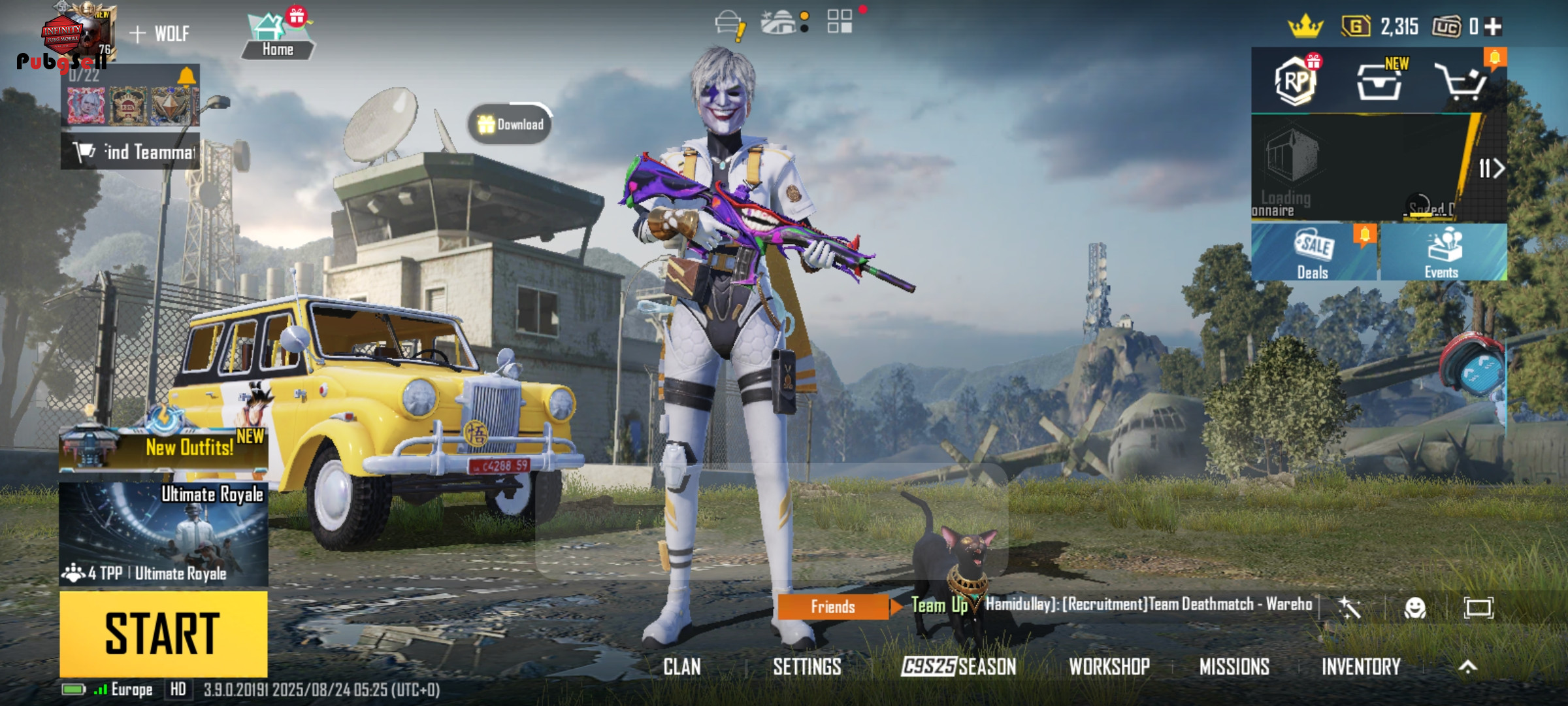Open the Clan menu

681,667
